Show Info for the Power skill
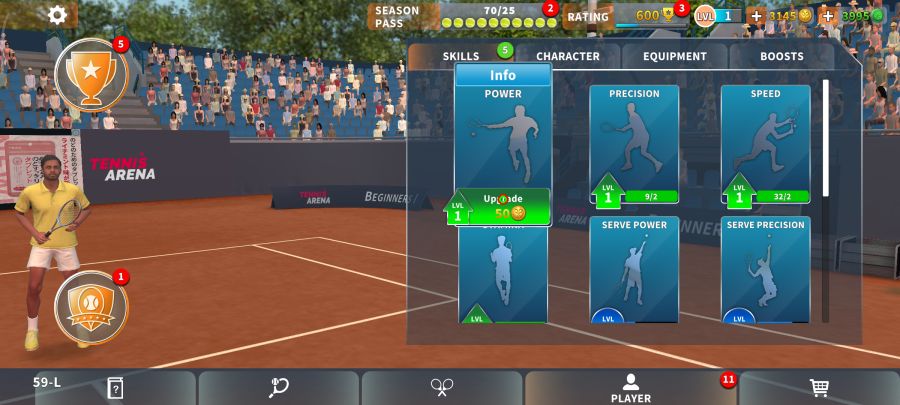This screenshot has width=900, height=405. coord(503,75)
